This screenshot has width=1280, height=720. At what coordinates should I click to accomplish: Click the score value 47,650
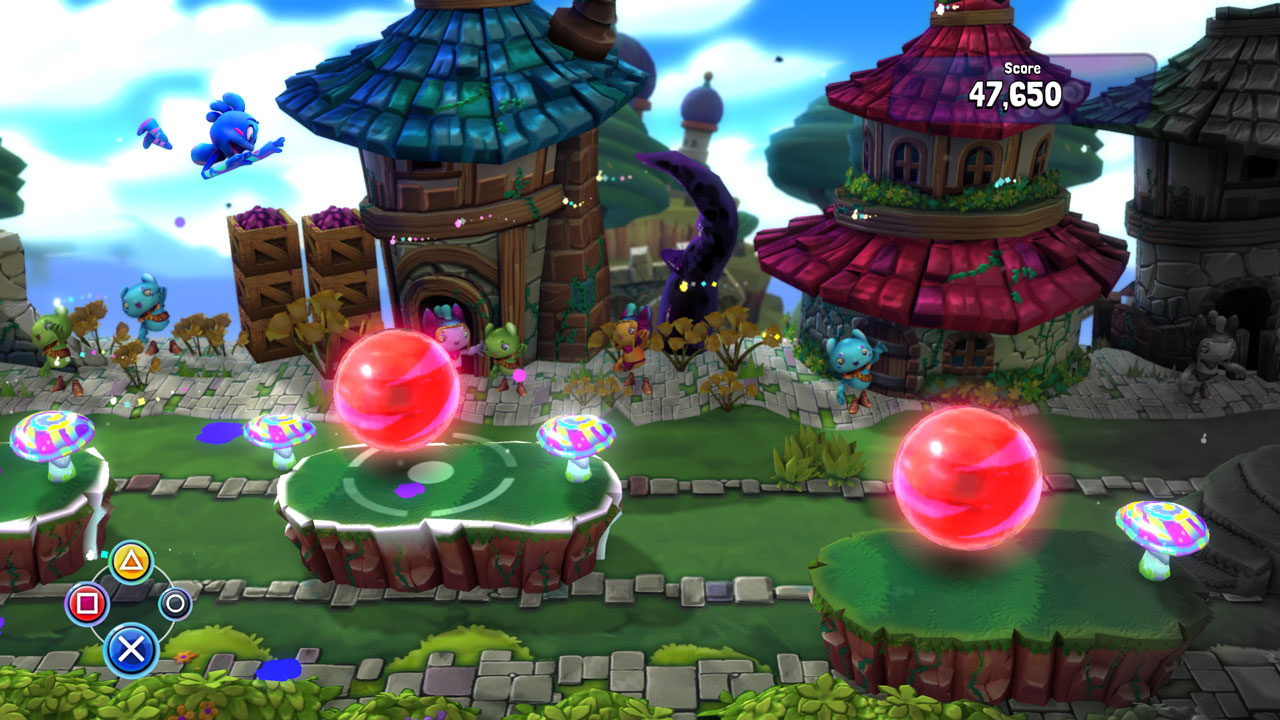pos(1019,95)
